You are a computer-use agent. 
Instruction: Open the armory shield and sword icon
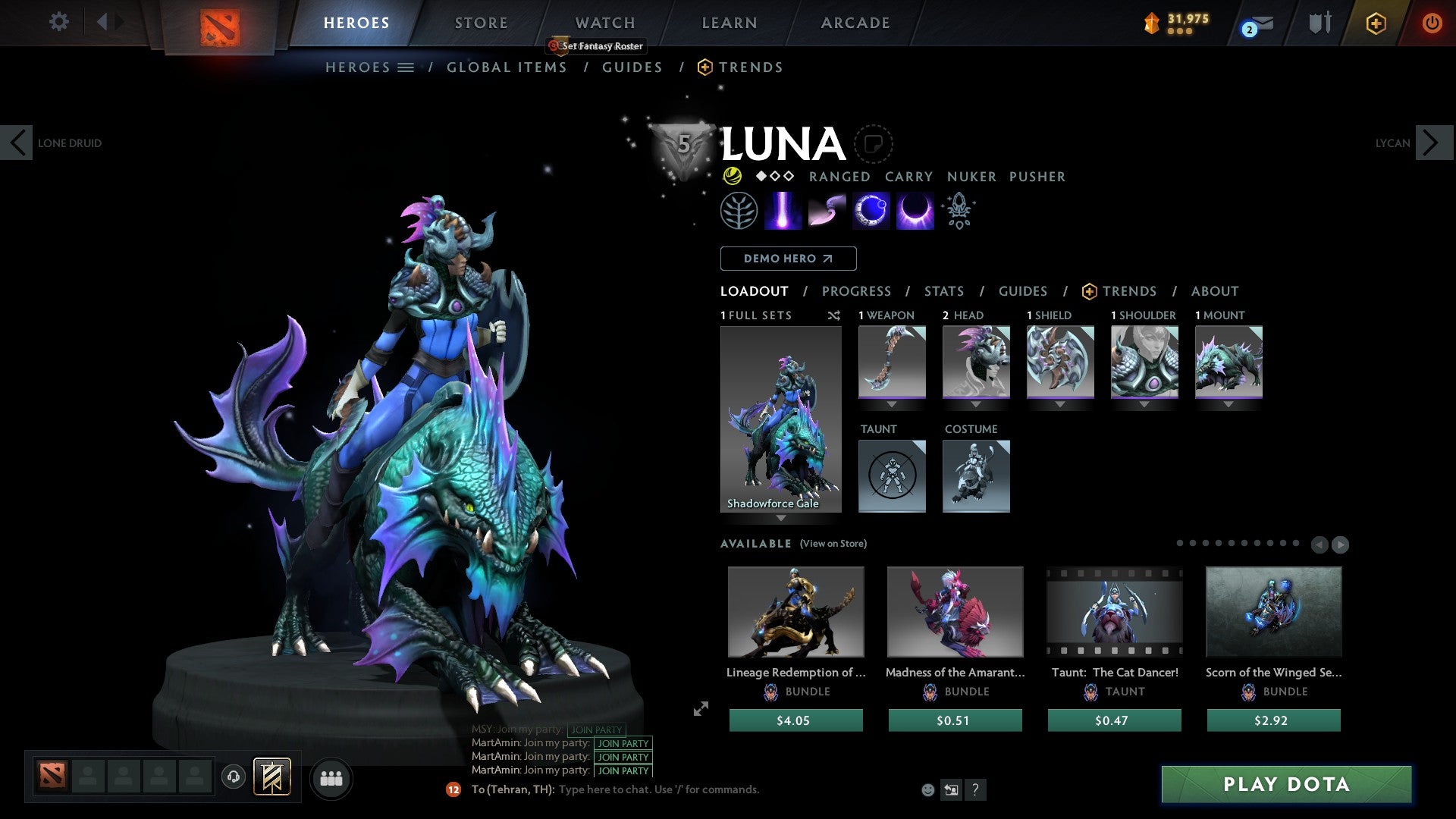[x=1319, y=23]
